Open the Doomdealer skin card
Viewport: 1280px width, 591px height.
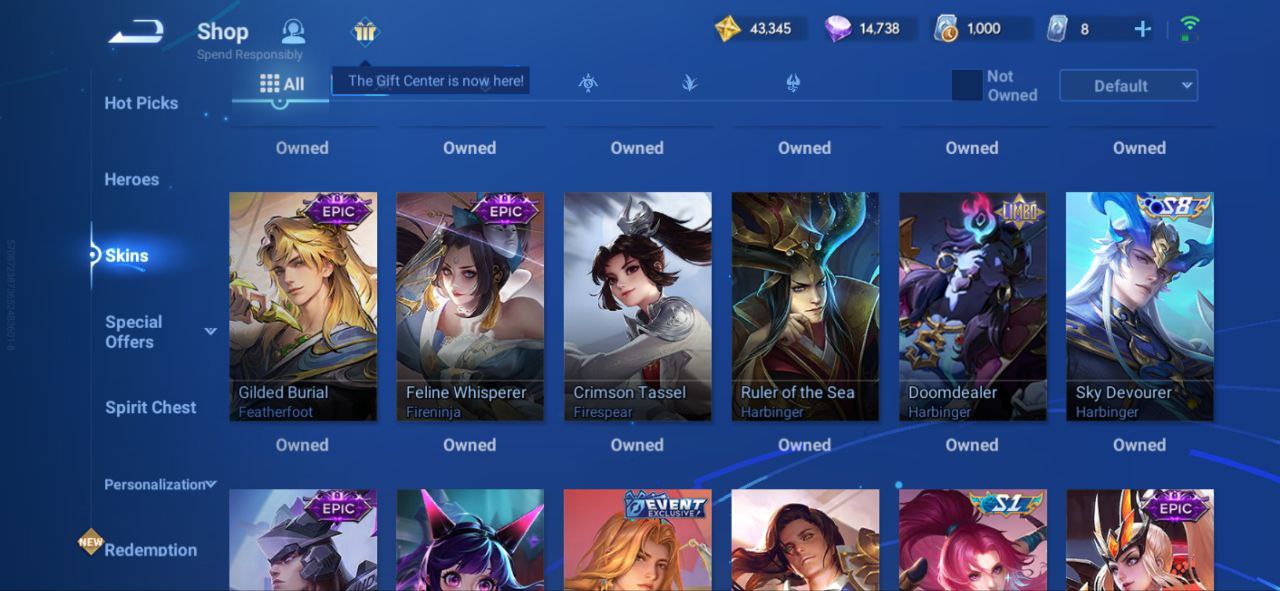(x=973, y=306)
